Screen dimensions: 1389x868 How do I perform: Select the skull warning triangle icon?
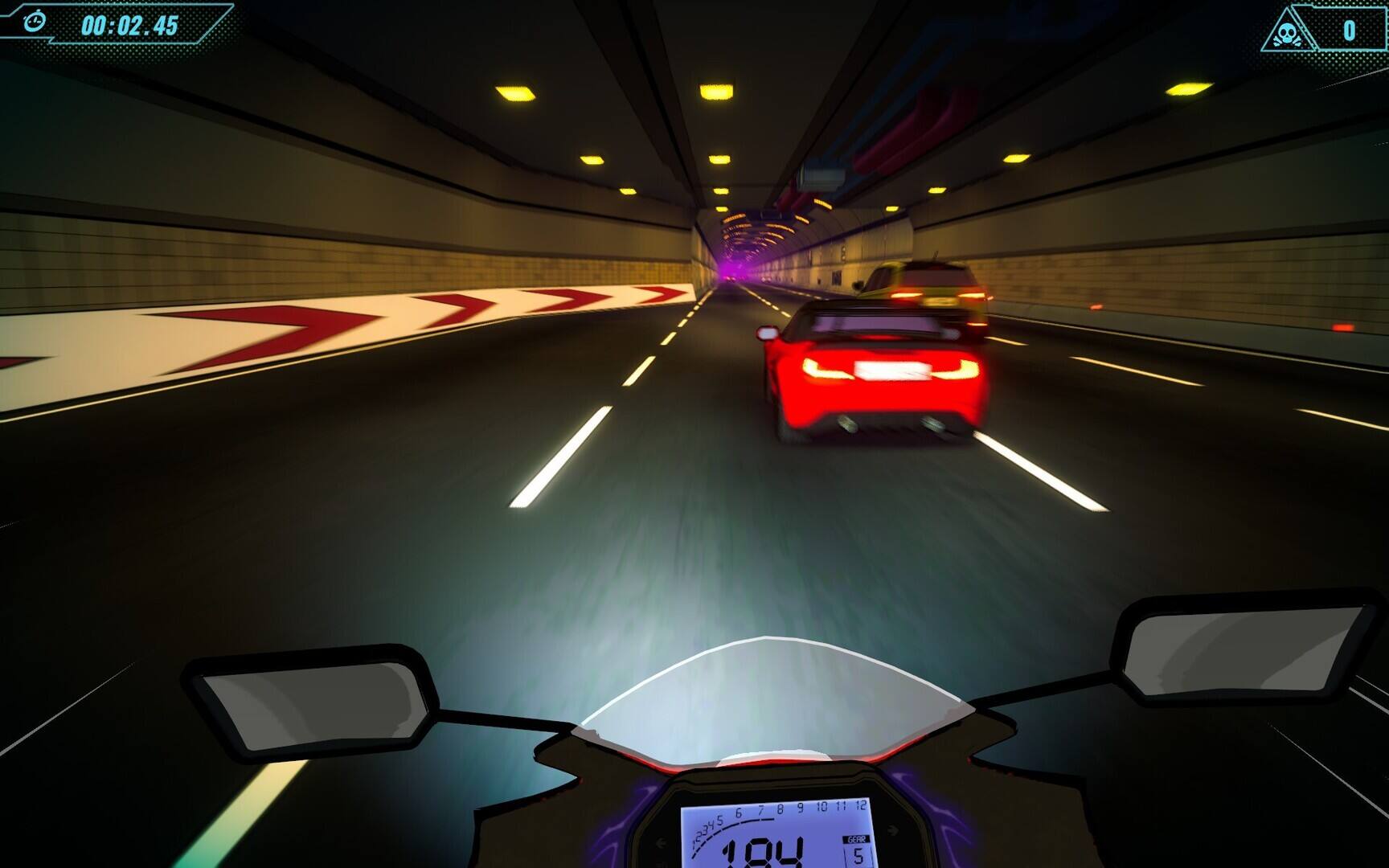pos(1289,31)
